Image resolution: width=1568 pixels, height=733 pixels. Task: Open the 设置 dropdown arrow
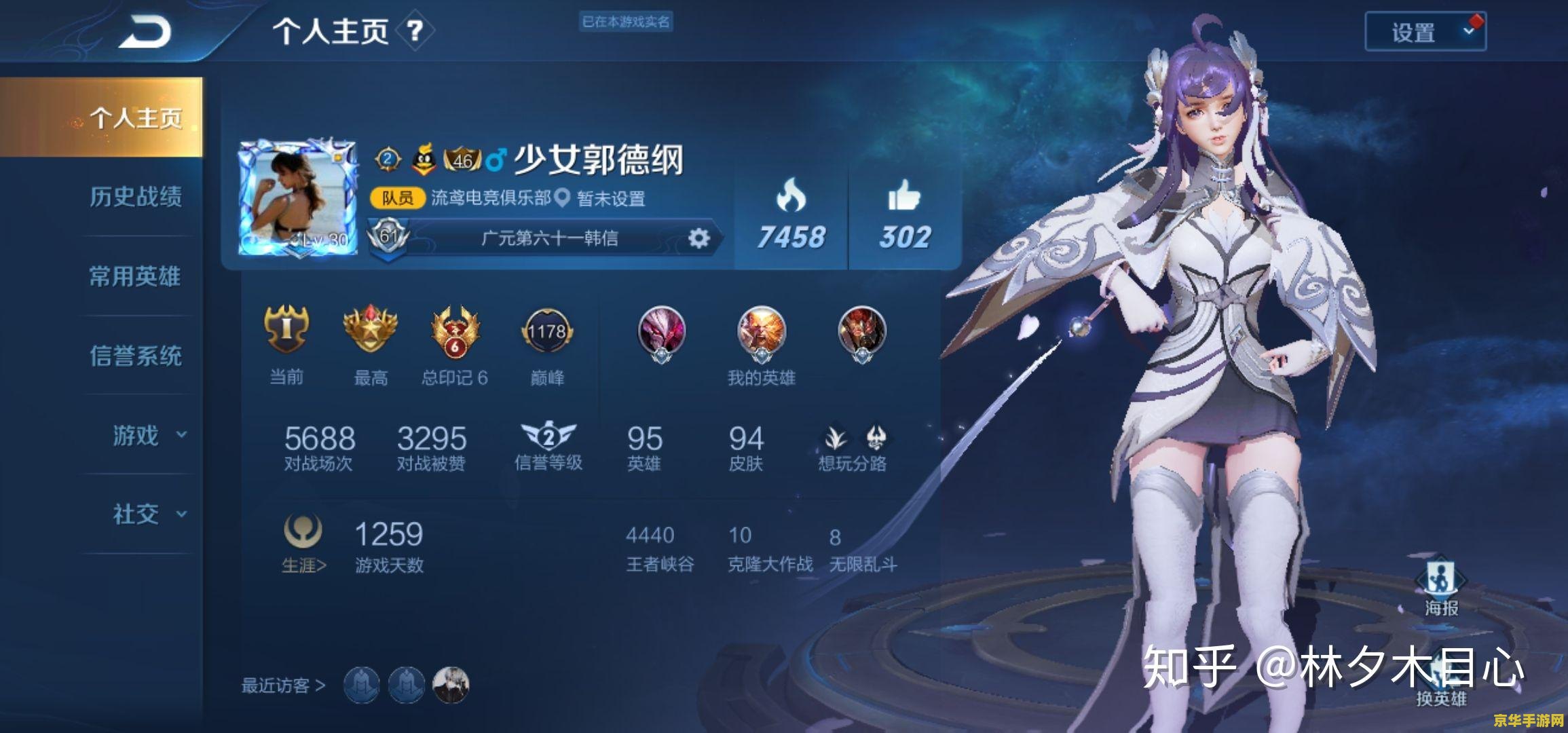pyautogui.click(x=1469, y=31)
